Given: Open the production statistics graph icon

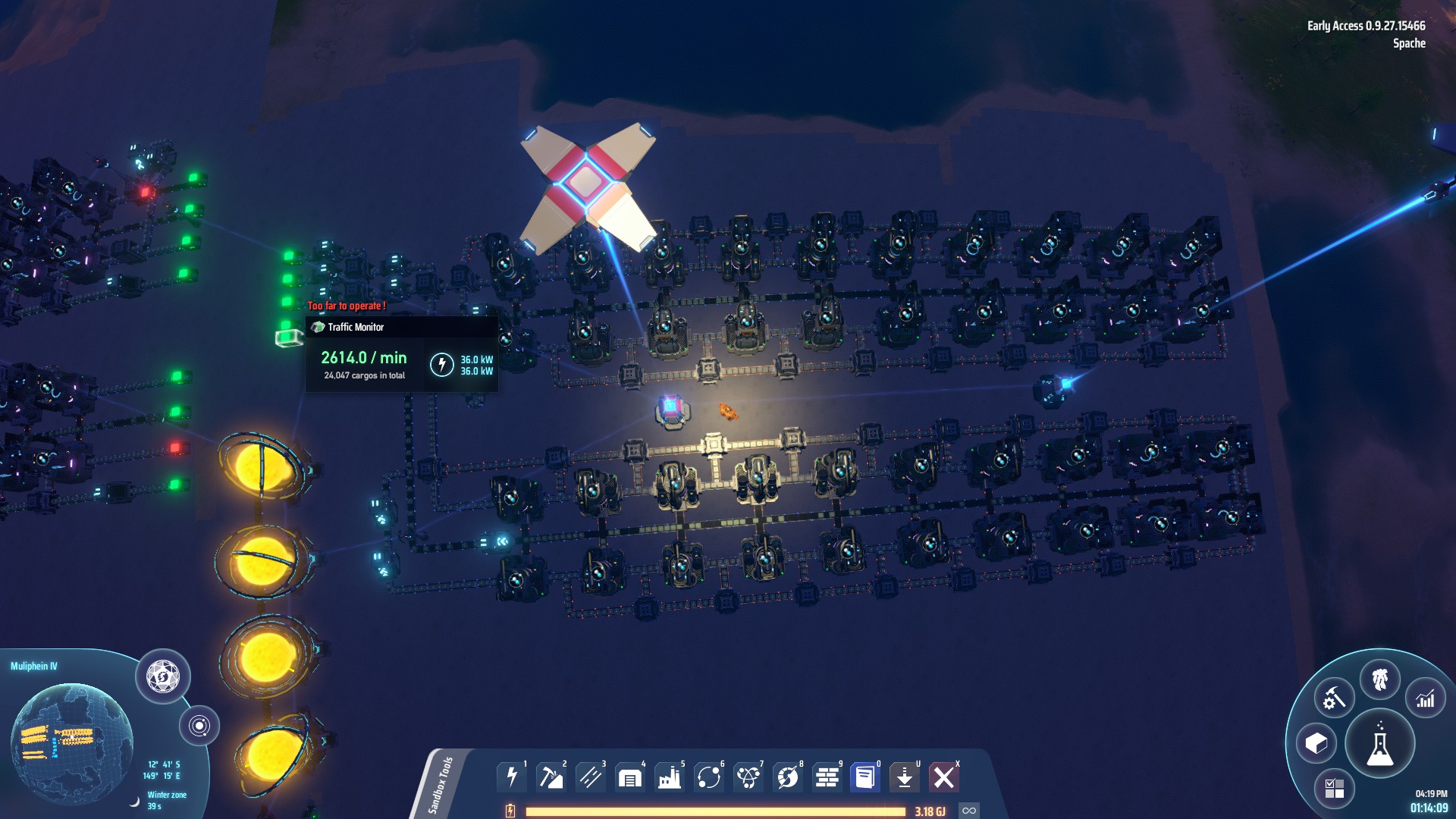Looking at the screenshot, I should coord(1426,698).
